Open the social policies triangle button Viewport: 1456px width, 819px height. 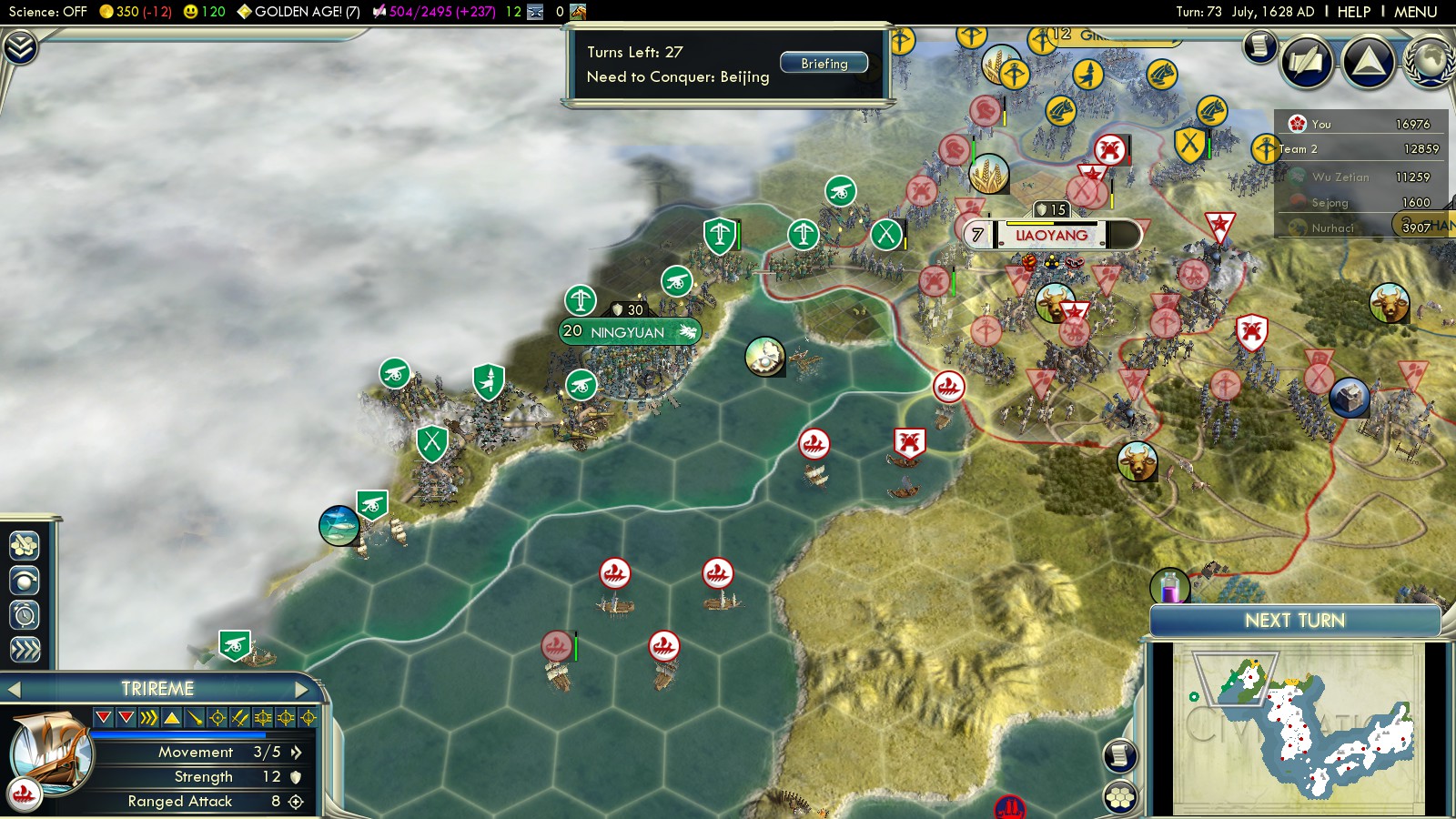coord(1368,62)
